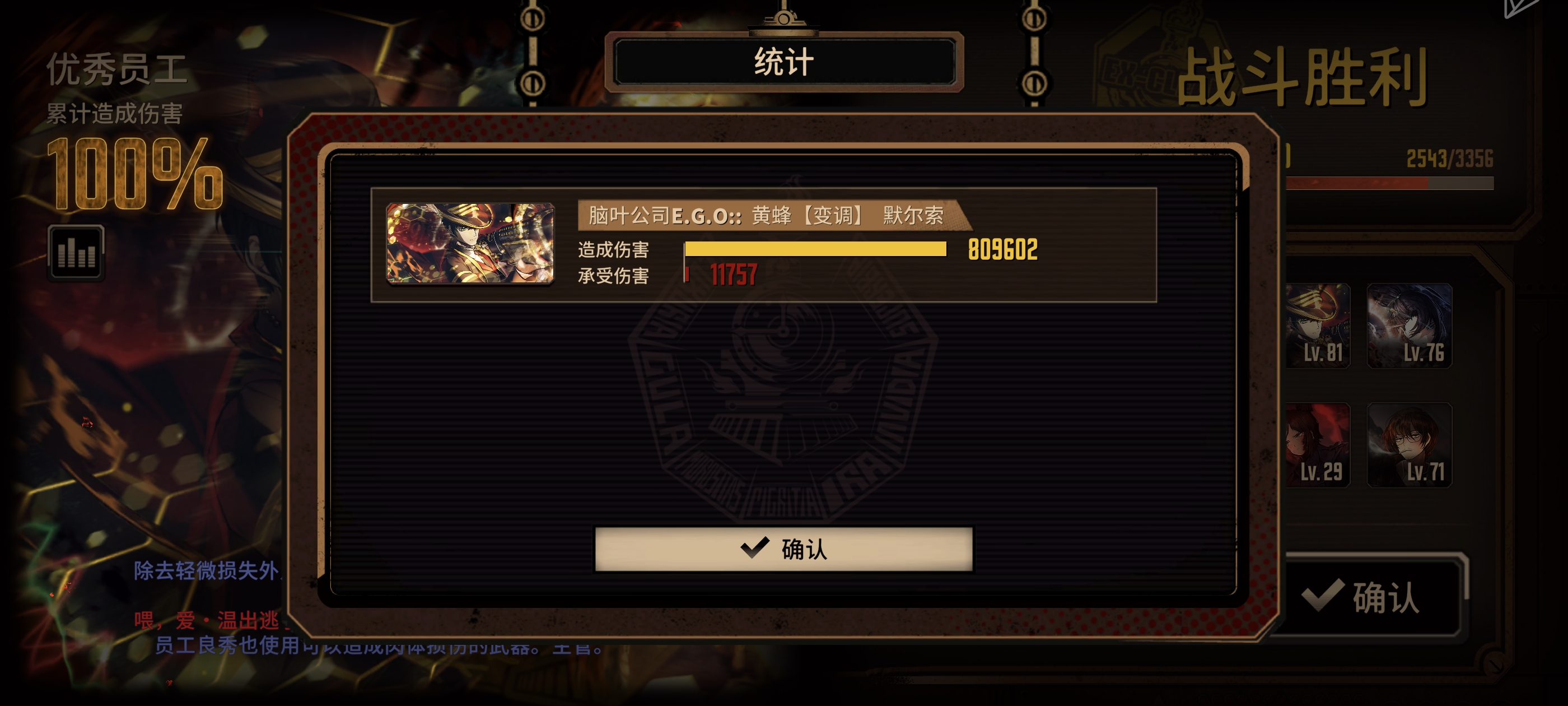This screenshot has width=1568, height=706.
Task: Select the Lv.71 character portrait
Action: [x=1409, y=445]
